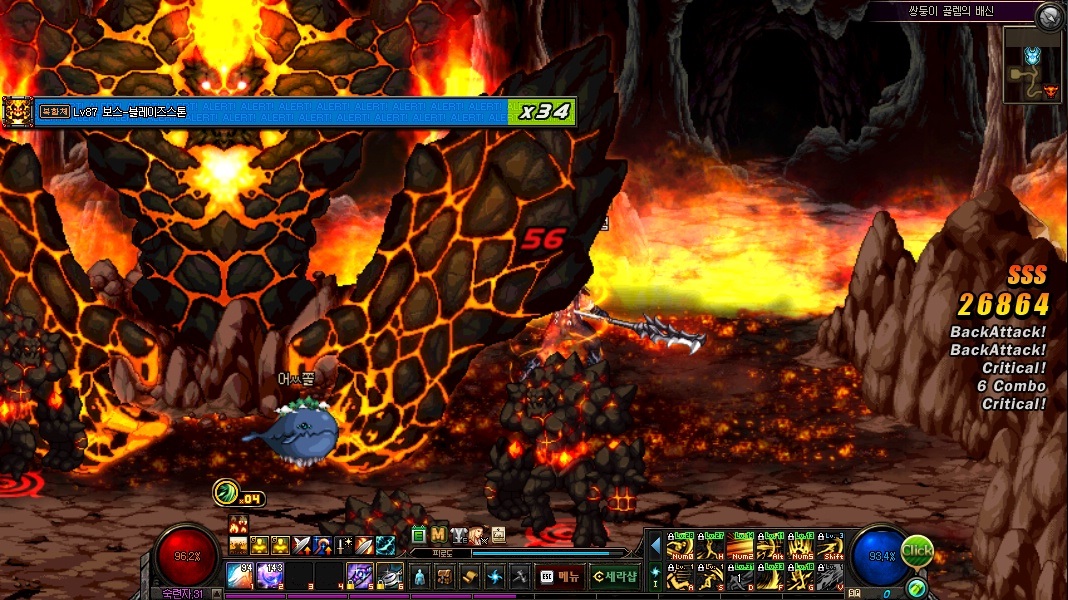Use the consumable in quick slot 1
The image size is (1068, 600).
[240, 575]
